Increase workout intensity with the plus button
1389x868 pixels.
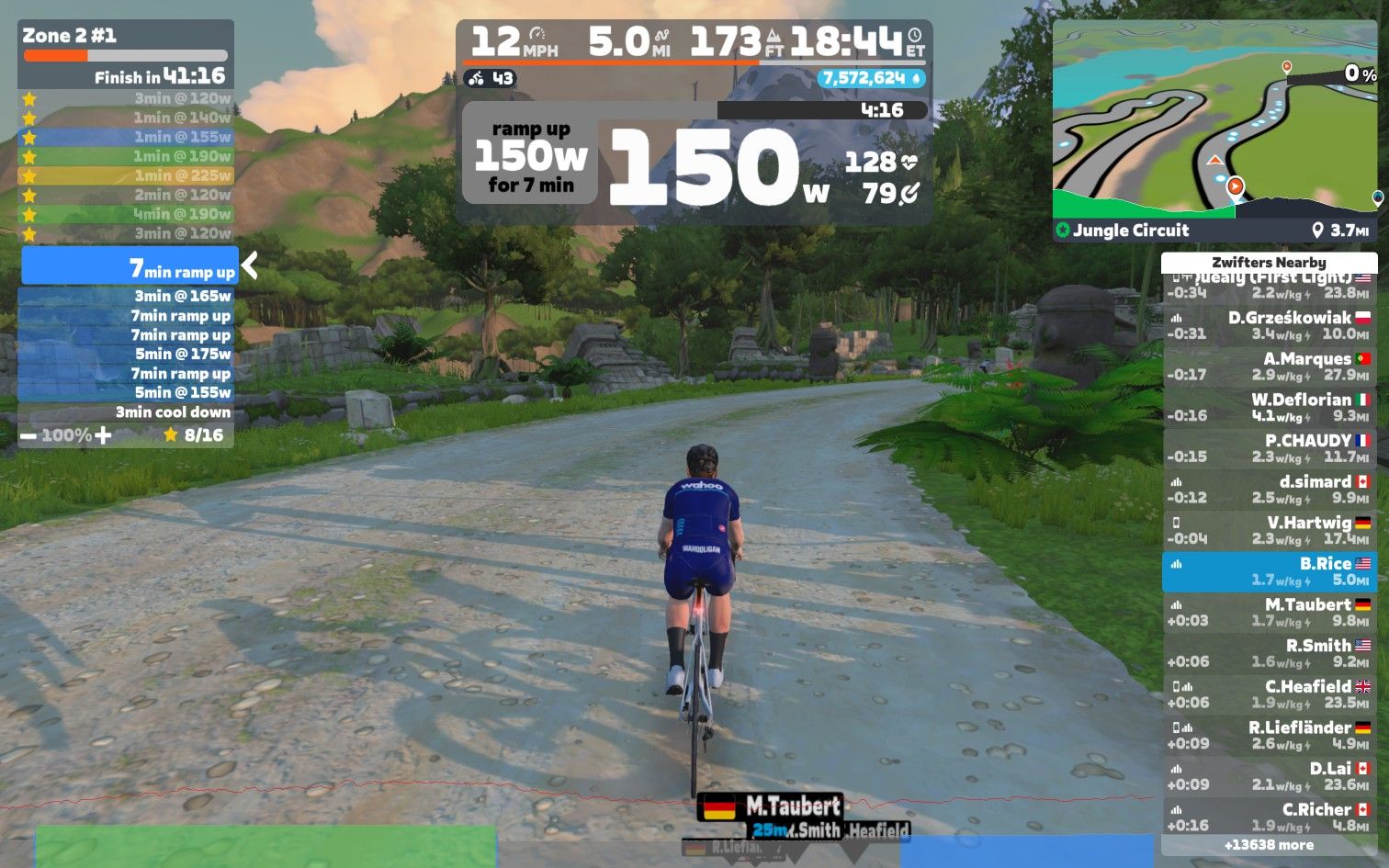pyautogui.click(x=103, y=435)
